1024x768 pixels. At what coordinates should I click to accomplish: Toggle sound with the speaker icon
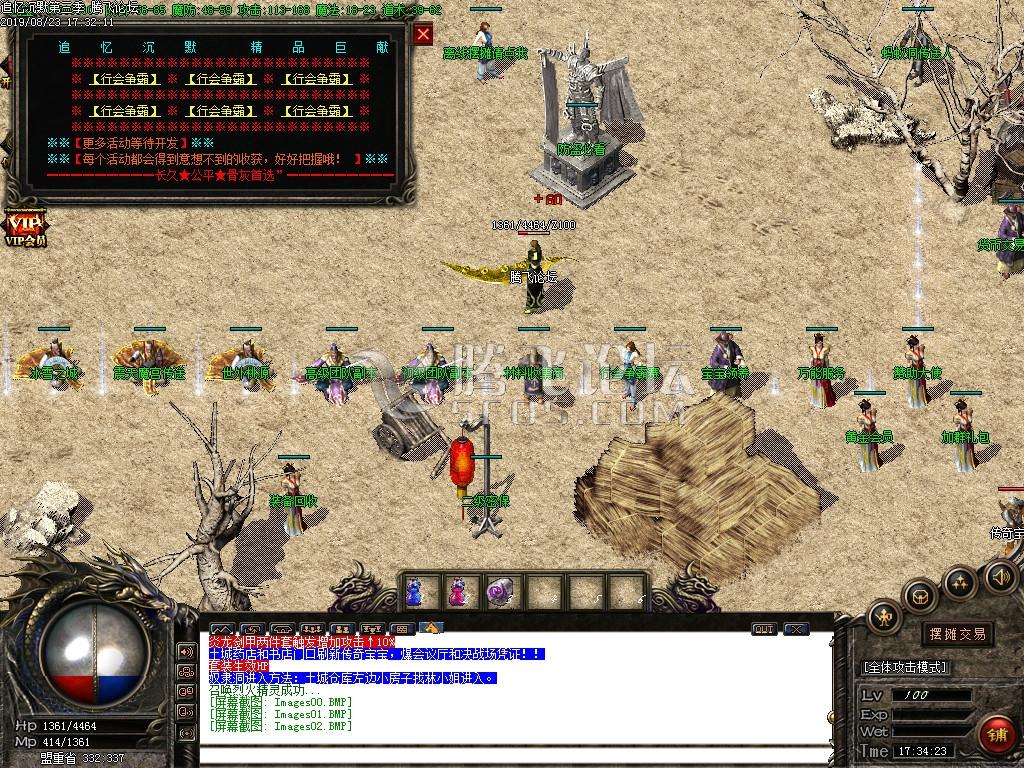(1000, 576)
